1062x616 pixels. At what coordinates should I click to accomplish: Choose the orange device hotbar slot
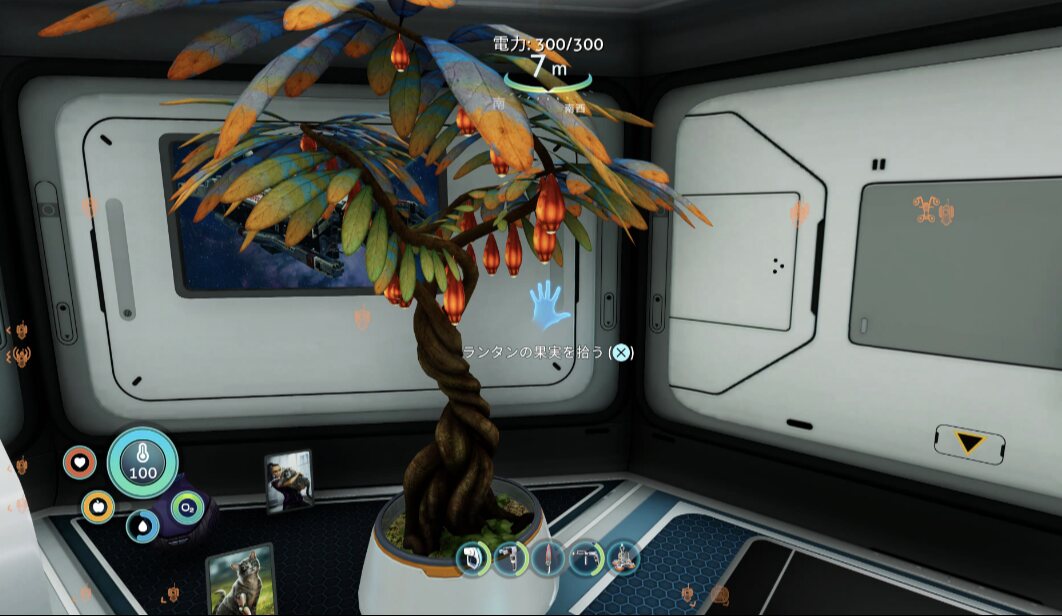(623, 558)
